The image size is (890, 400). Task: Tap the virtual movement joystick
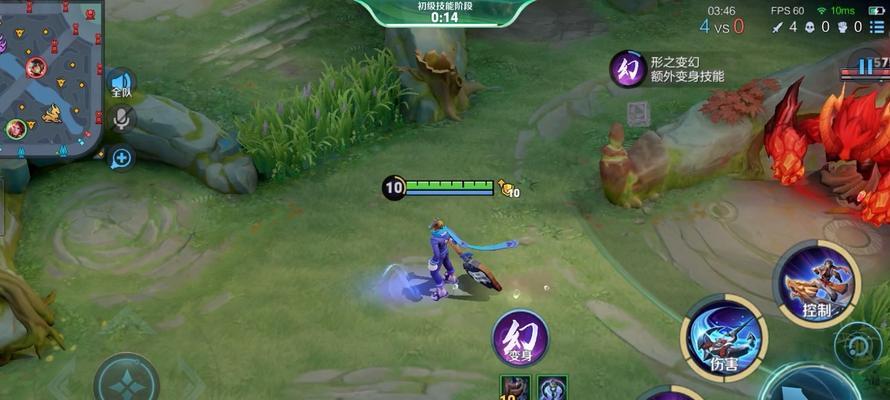(126, 381)
